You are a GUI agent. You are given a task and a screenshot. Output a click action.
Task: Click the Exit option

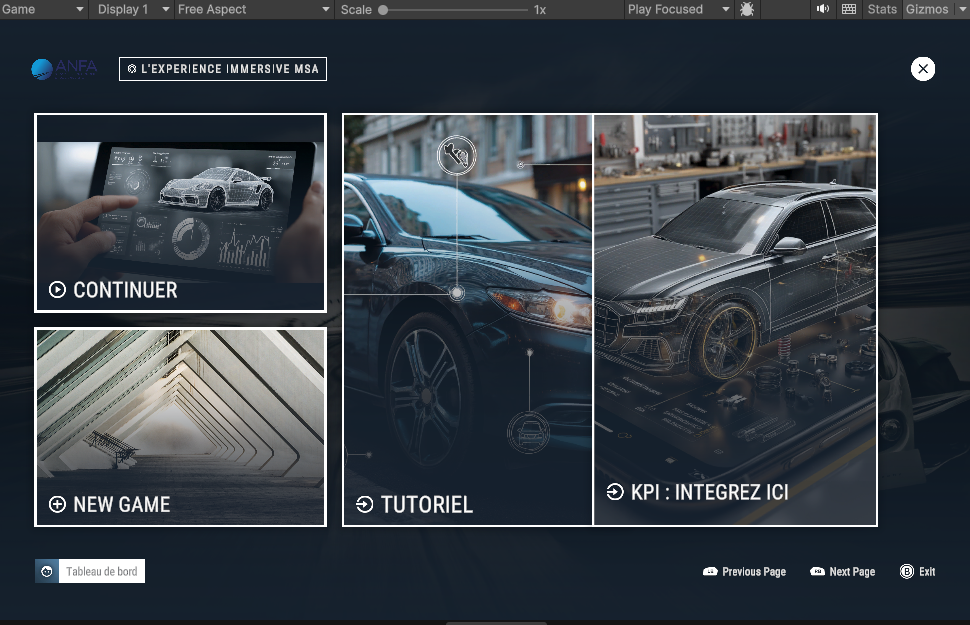[917, 572]
